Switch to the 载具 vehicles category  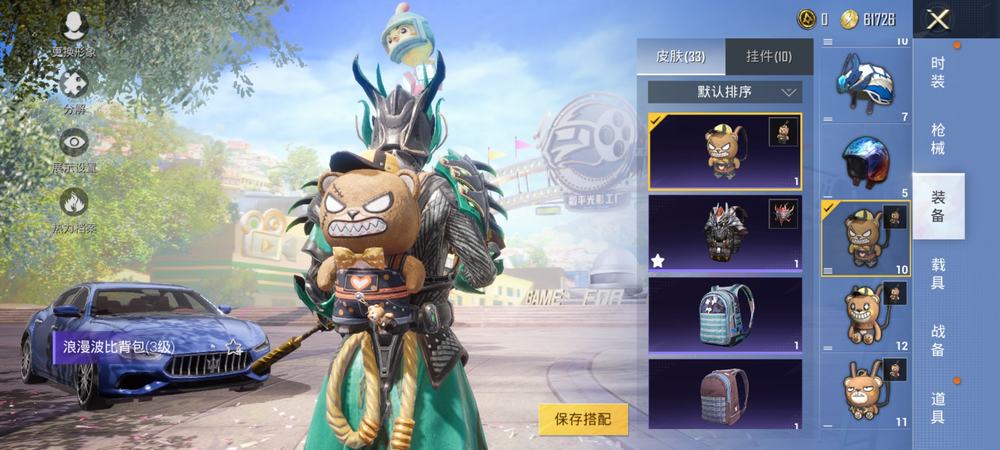pos(938,274)
